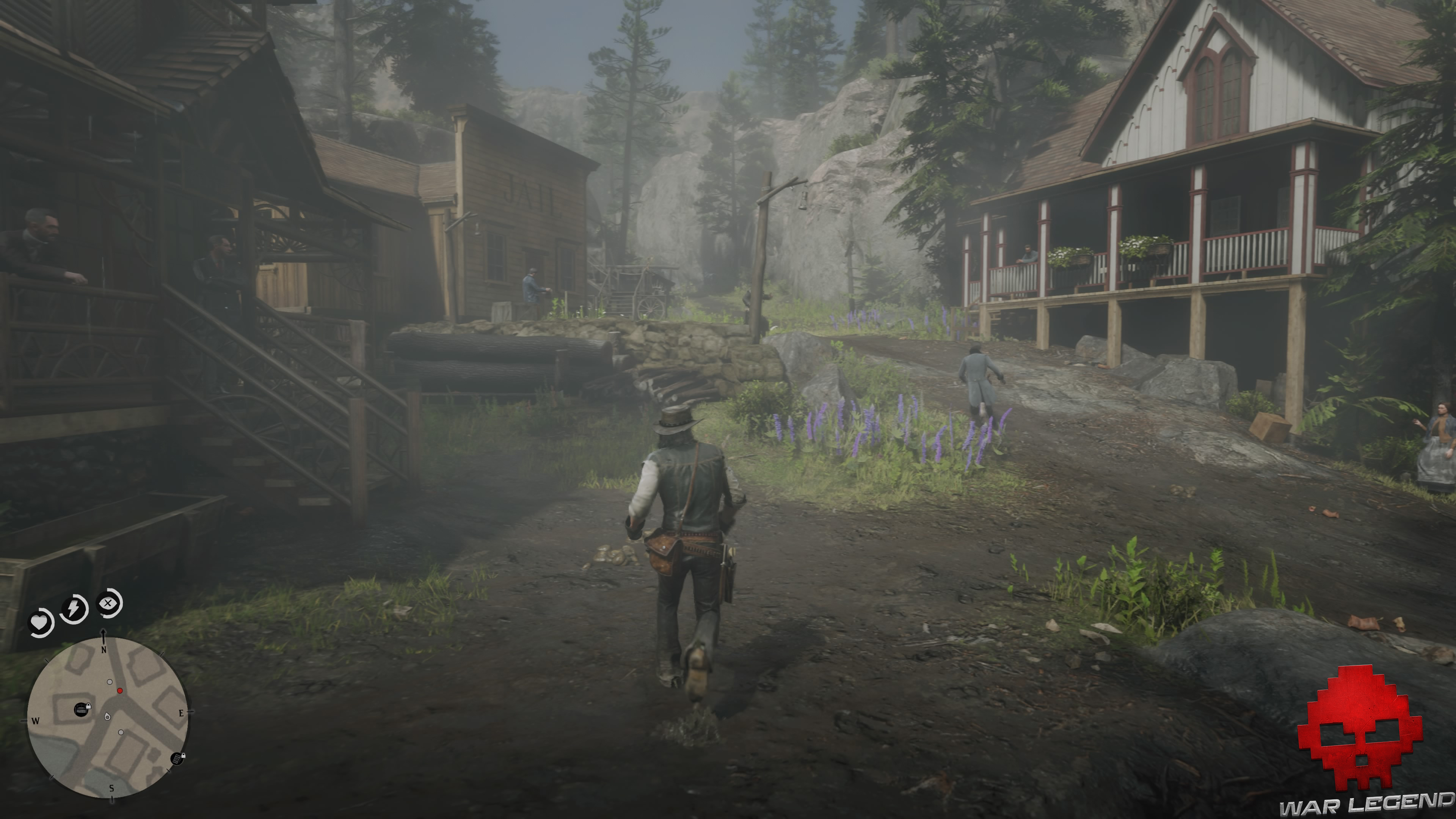Click the red waypoint dot on minimap
Screen dimensions: 1456x819
click(x=121, y=691)
